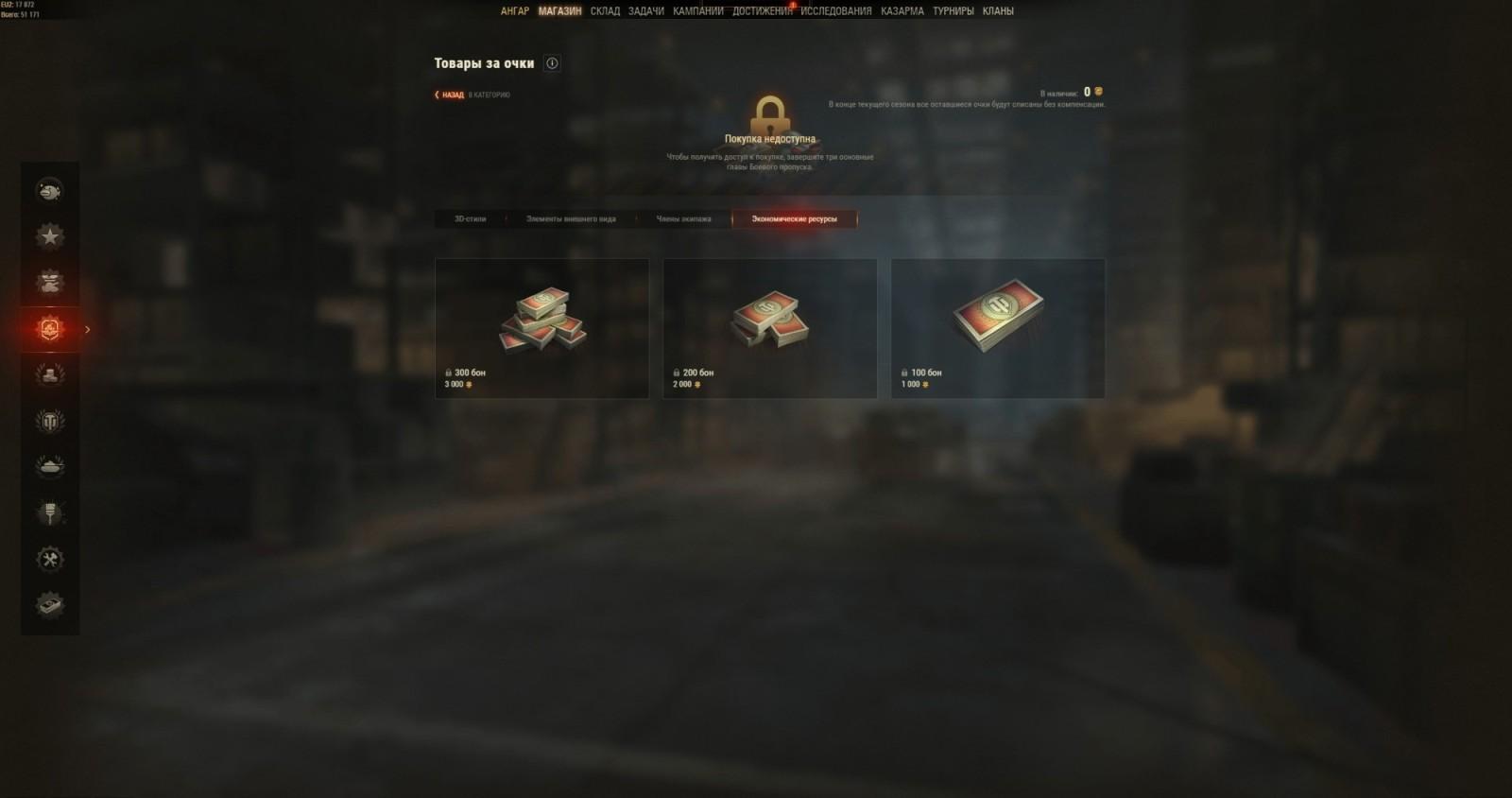Image resolution: width=1512 pixels, height=798 pixels.
Task: Open the star category icon in the sidebar
Action: [49, 235]
